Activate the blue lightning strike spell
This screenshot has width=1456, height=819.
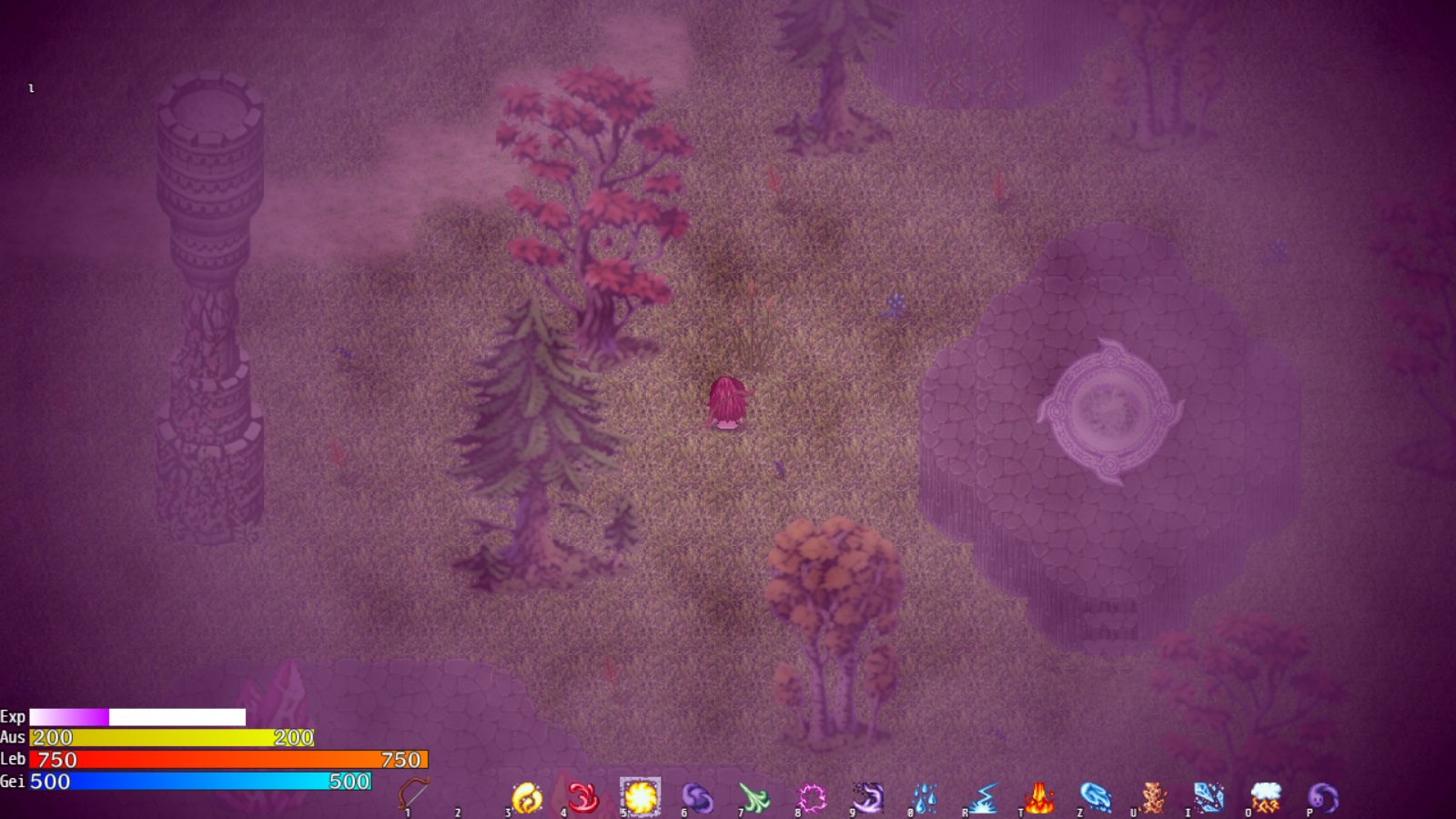point(983,798)
